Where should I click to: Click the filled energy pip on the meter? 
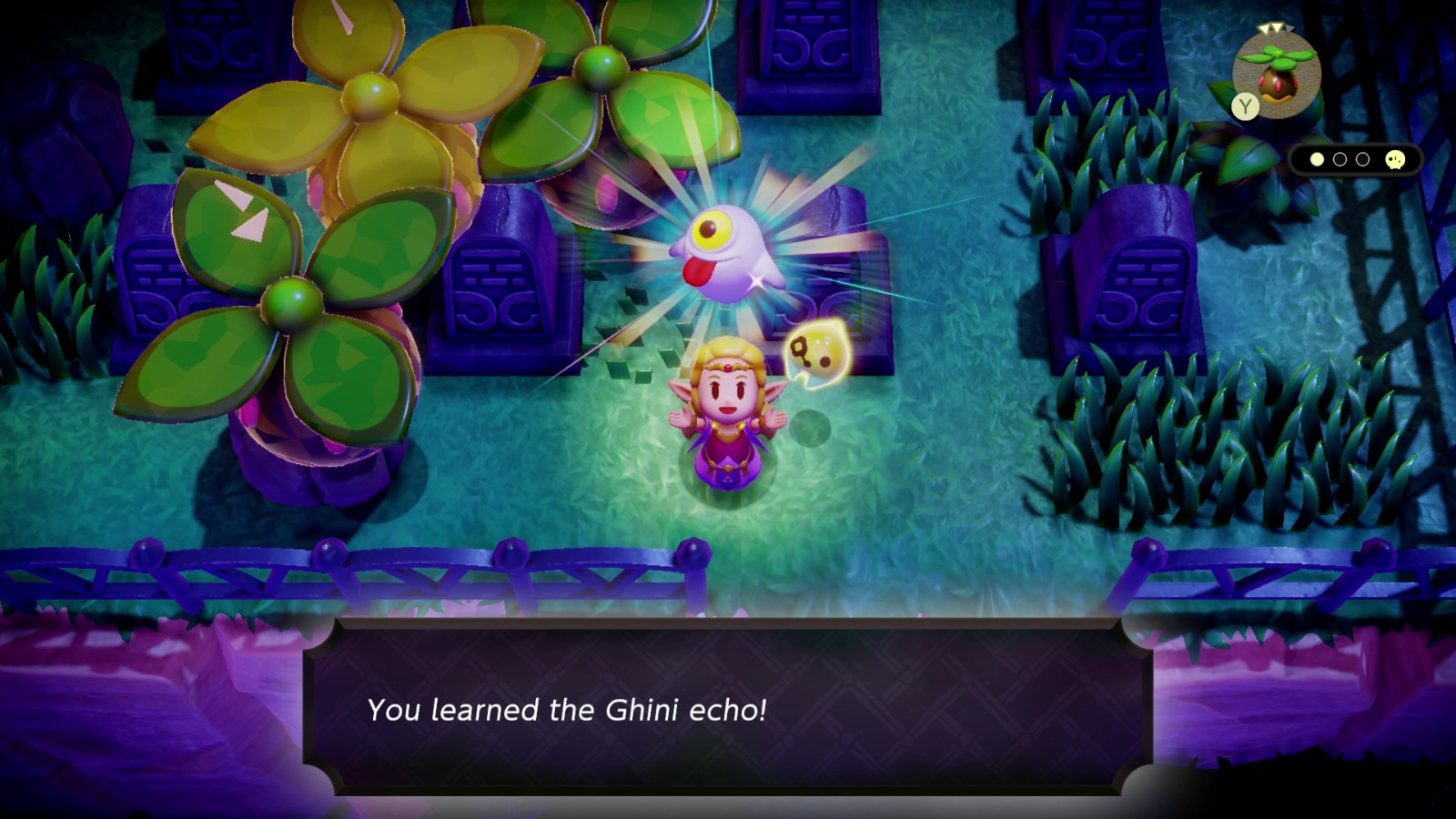pyautogui.click(x=1317, y=159)
